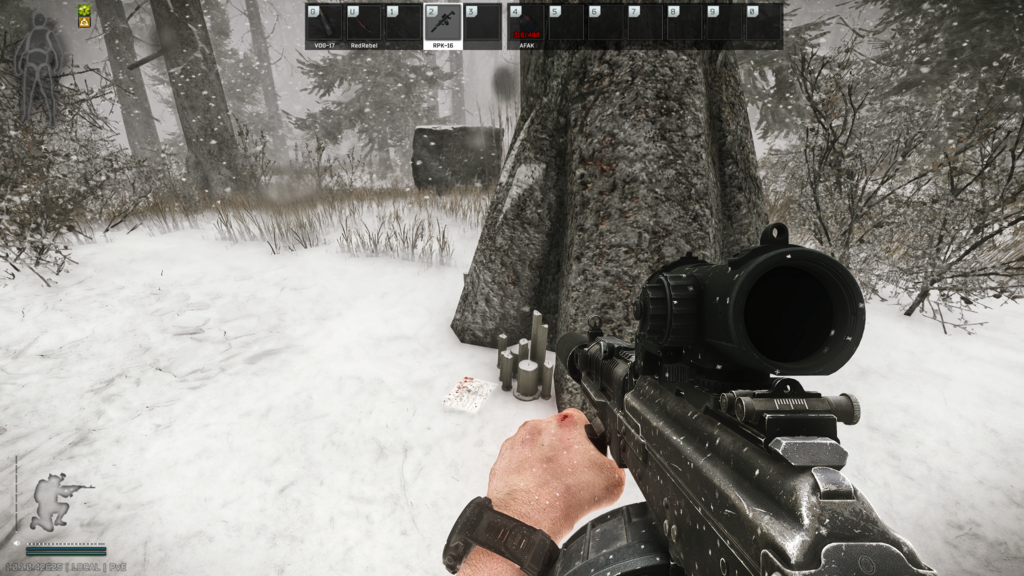Select the VOG-17 grenade slot
The image size is (1024, 576).
pyautogui.click(x=324, y=23)
